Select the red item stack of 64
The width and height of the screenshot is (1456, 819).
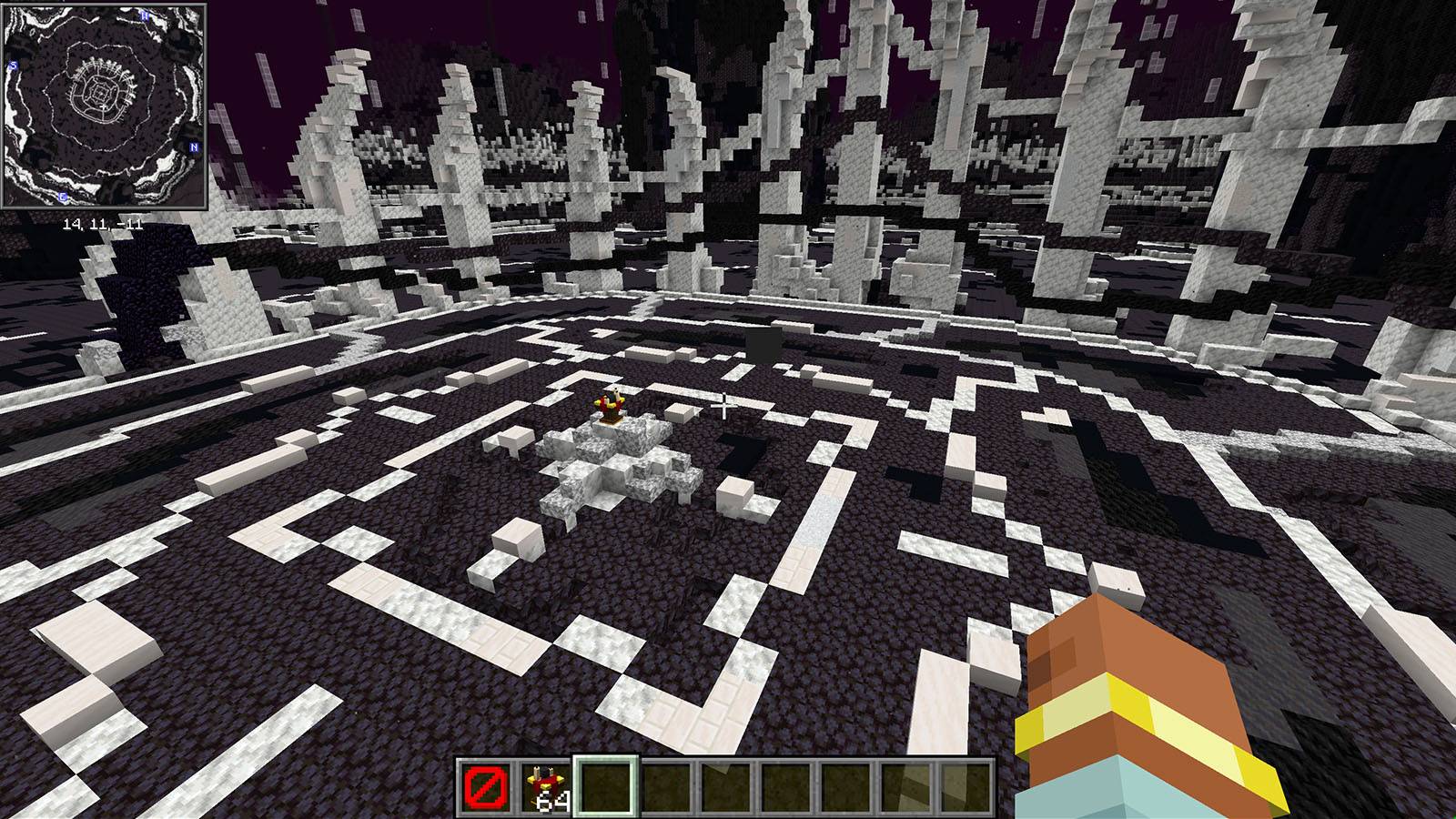tap(544, 785)
